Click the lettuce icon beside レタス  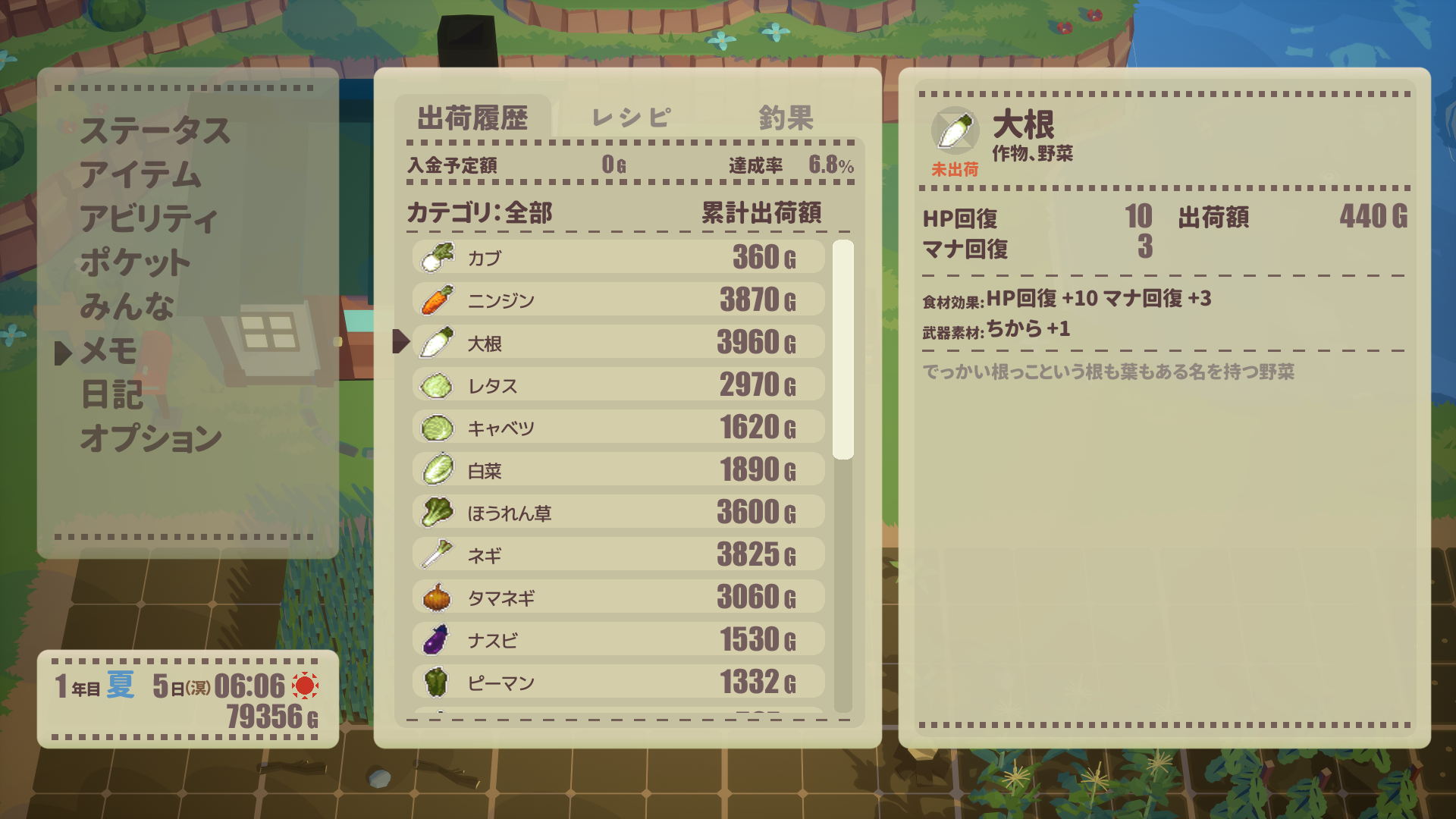click(x=436, y=384)
